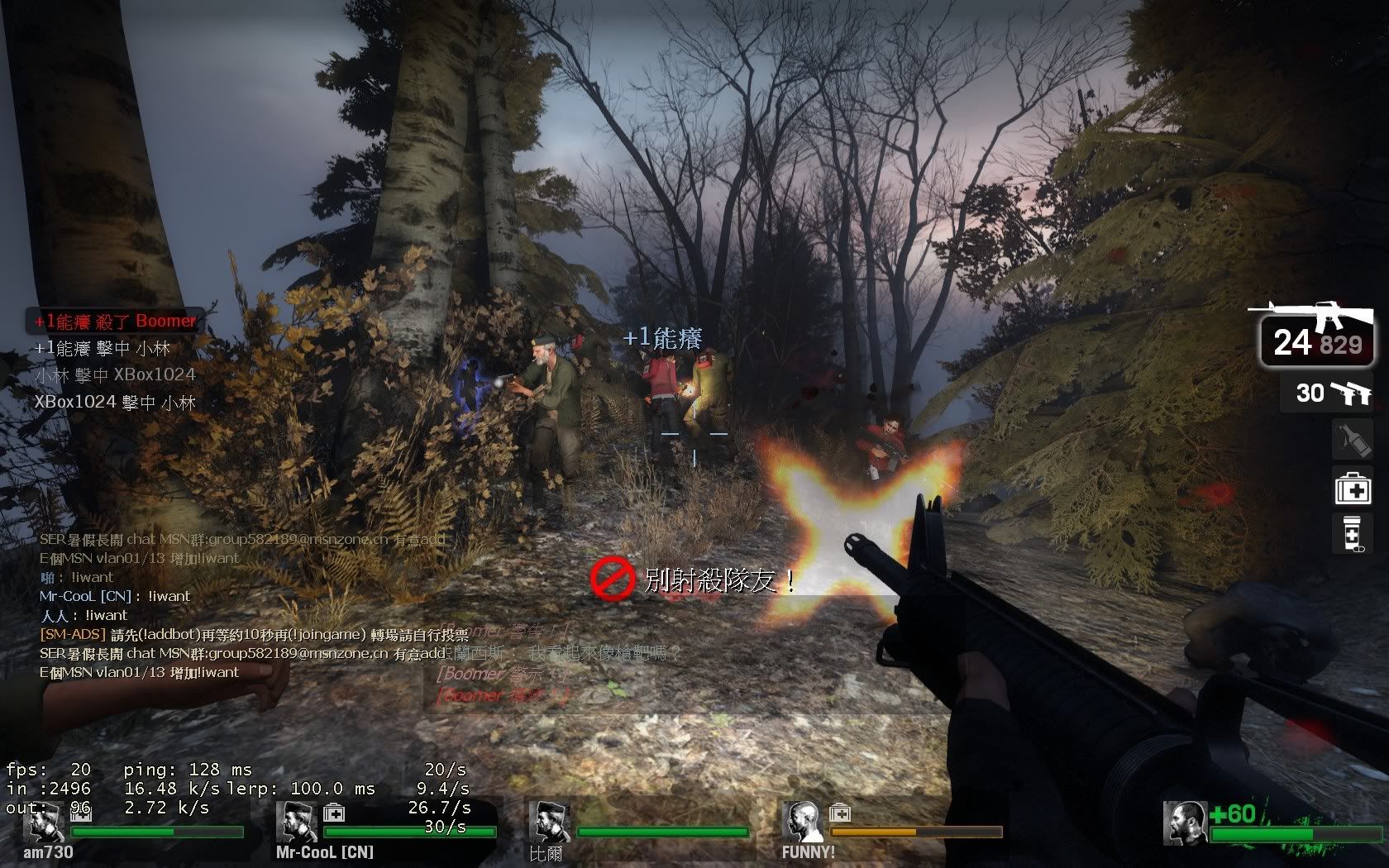
Task: Click the [SM-ADS] chat message line
Action: 255,634
